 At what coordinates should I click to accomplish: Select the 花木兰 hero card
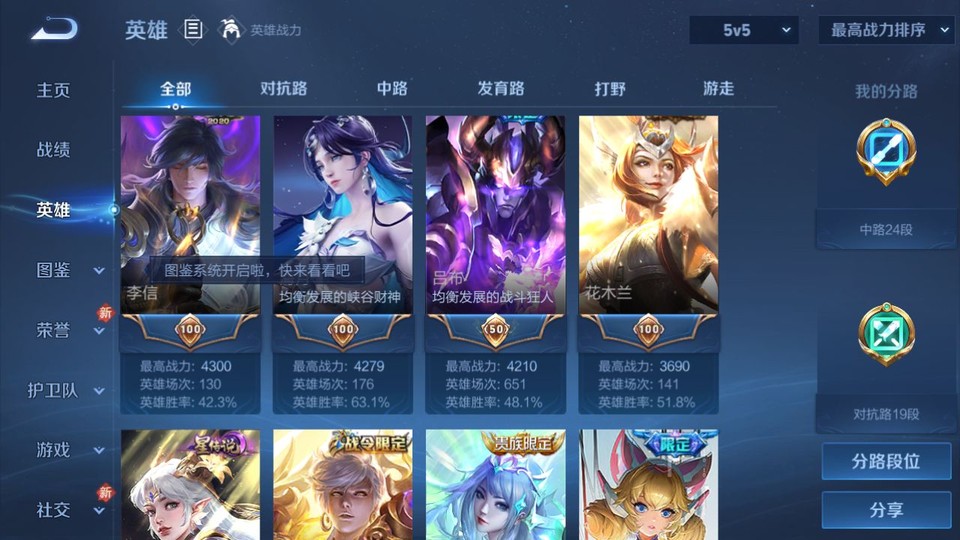648,215
